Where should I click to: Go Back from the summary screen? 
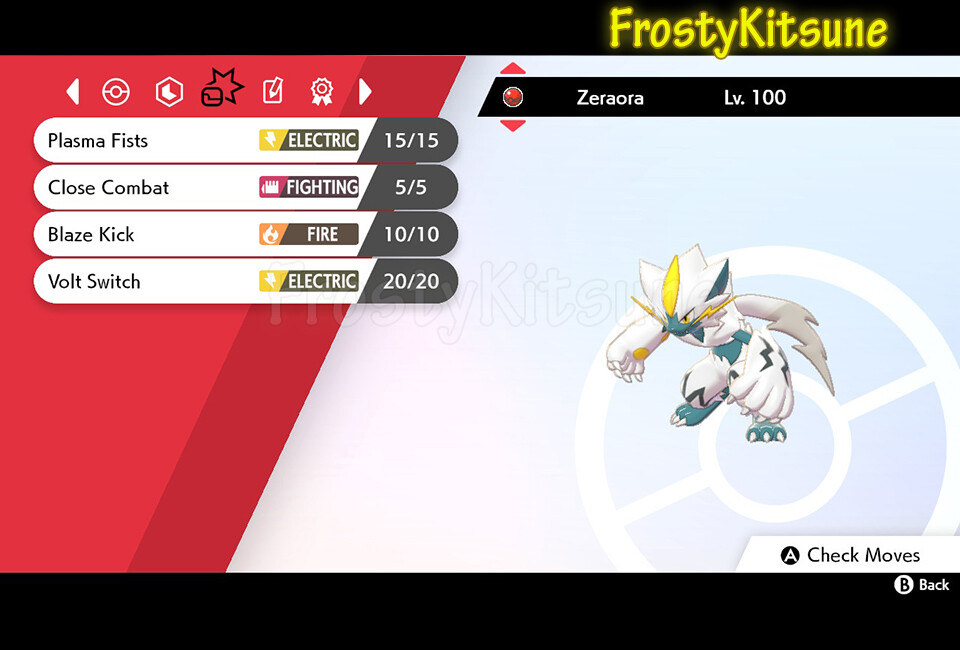click(922, 585)
